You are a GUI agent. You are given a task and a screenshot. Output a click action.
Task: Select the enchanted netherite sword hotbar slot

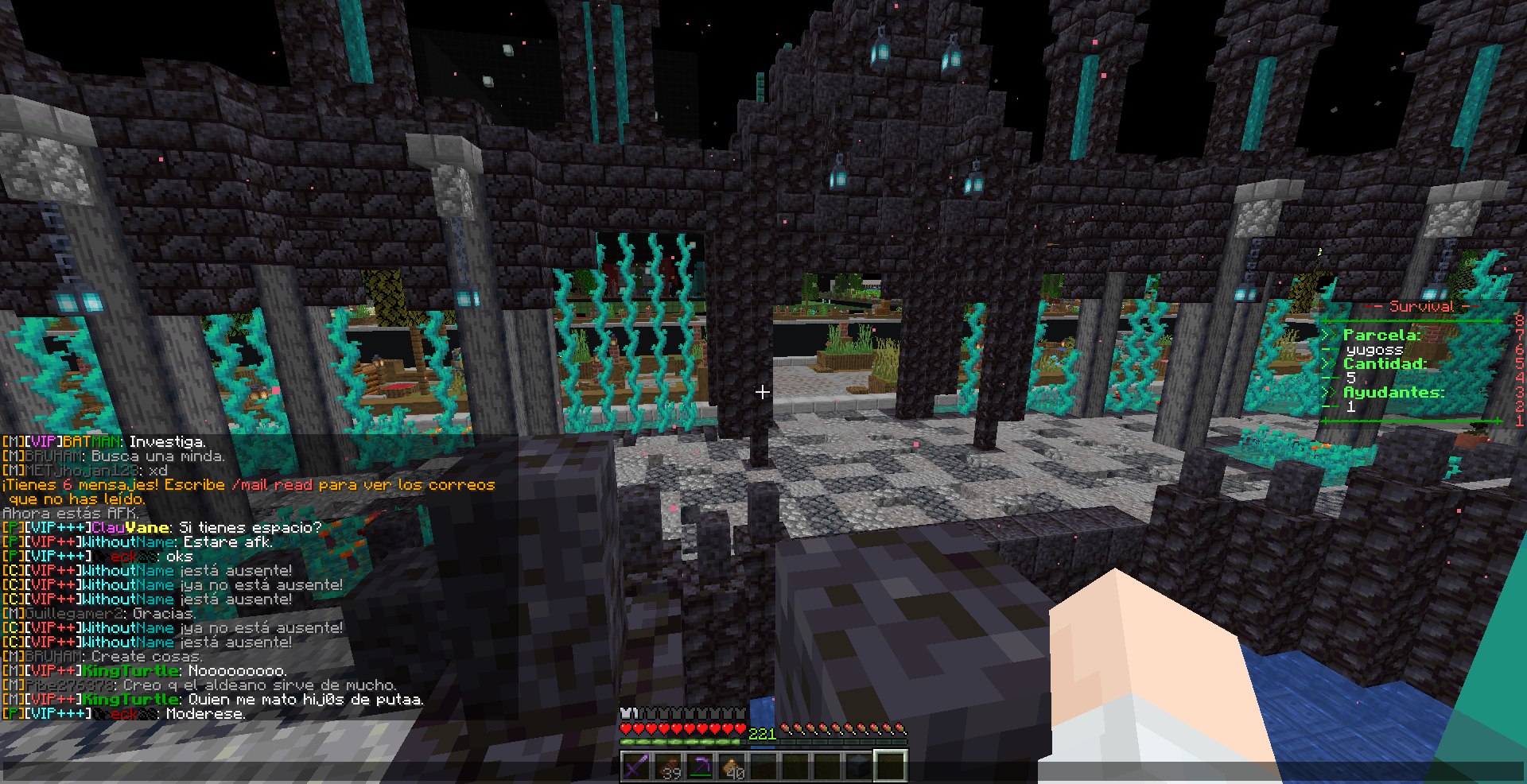635,767
